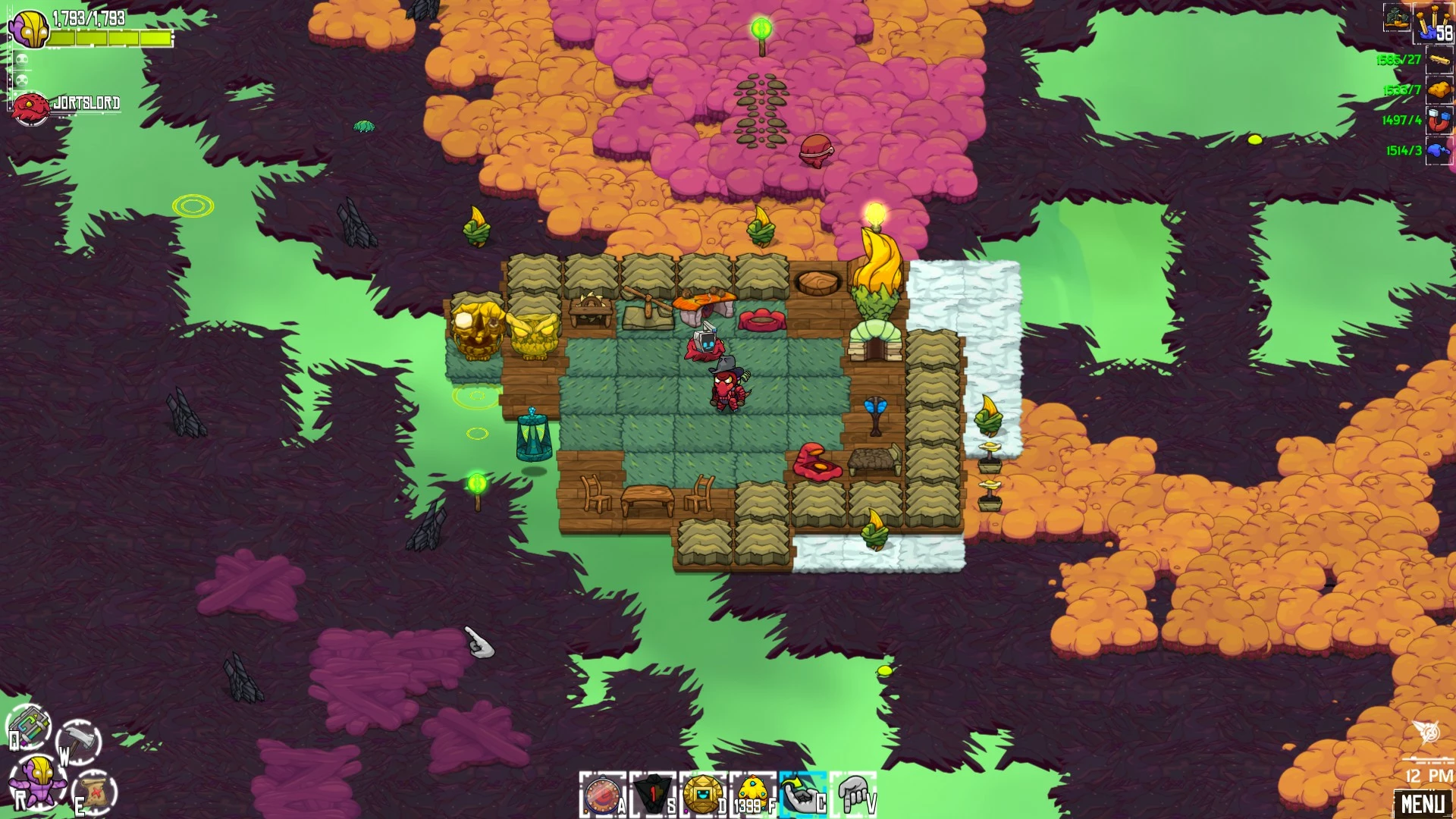Choose the pointing hand action slot

click(853, 795)
